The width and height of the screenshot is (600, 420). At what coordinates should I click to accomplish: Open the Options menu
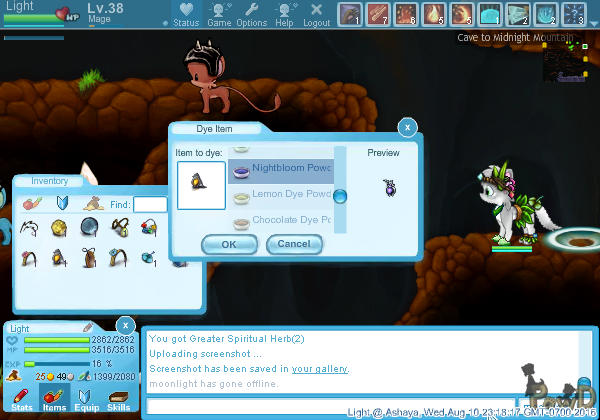251,14
